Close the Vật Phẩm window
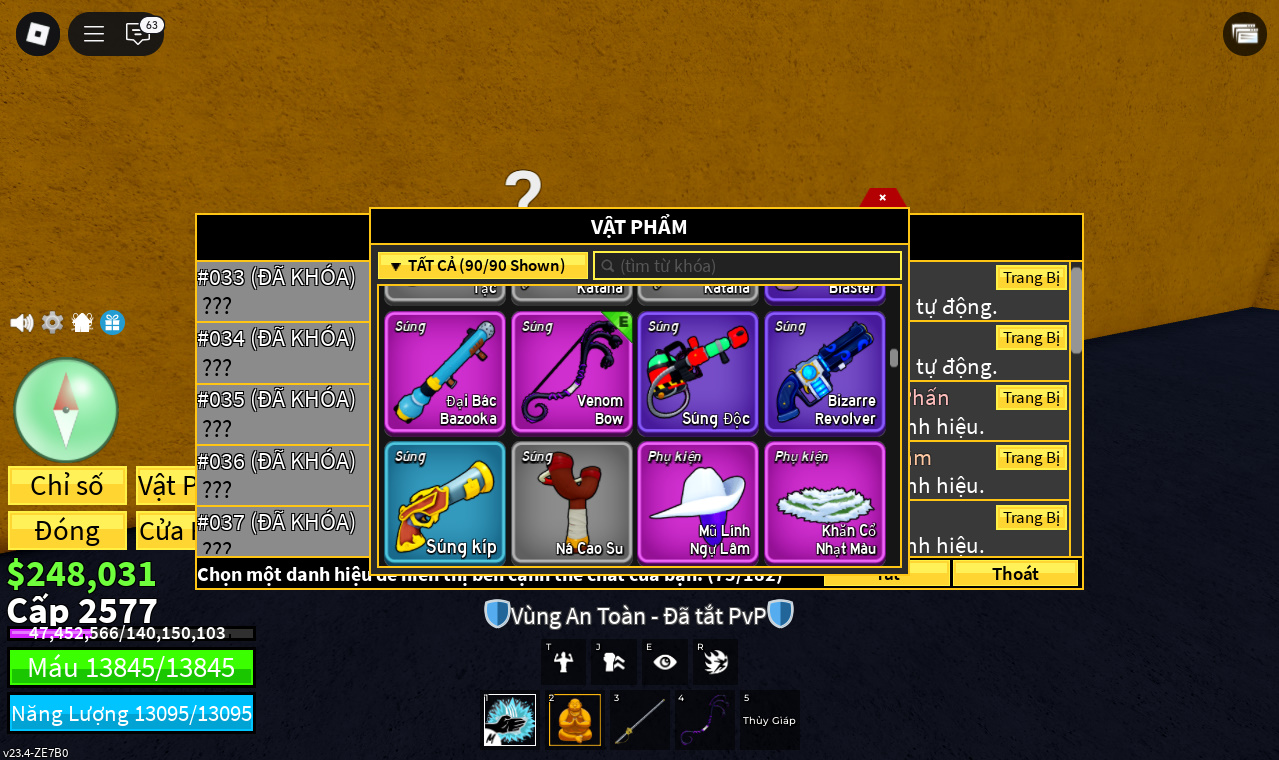This screenshot has width=1279, height=760. pyautogui.click(x=882, y=197)
